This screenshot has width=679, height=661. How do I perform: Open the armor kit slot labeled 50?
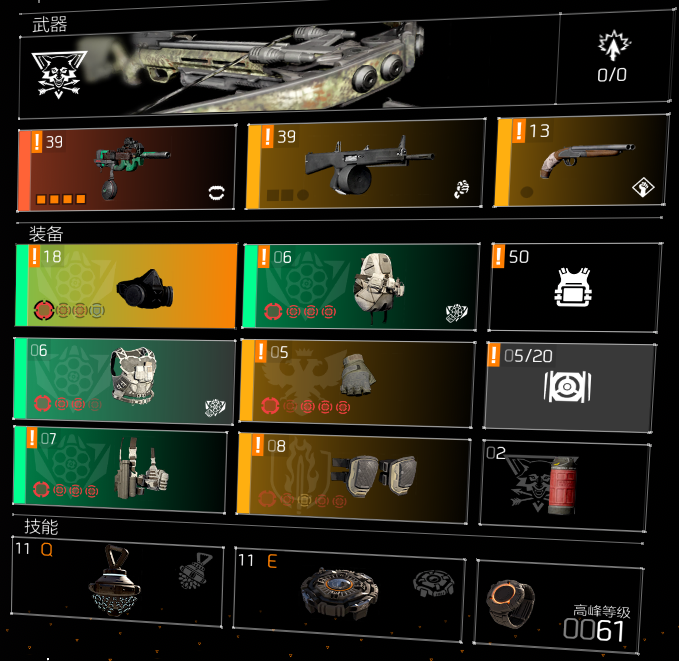pos(574,287)
